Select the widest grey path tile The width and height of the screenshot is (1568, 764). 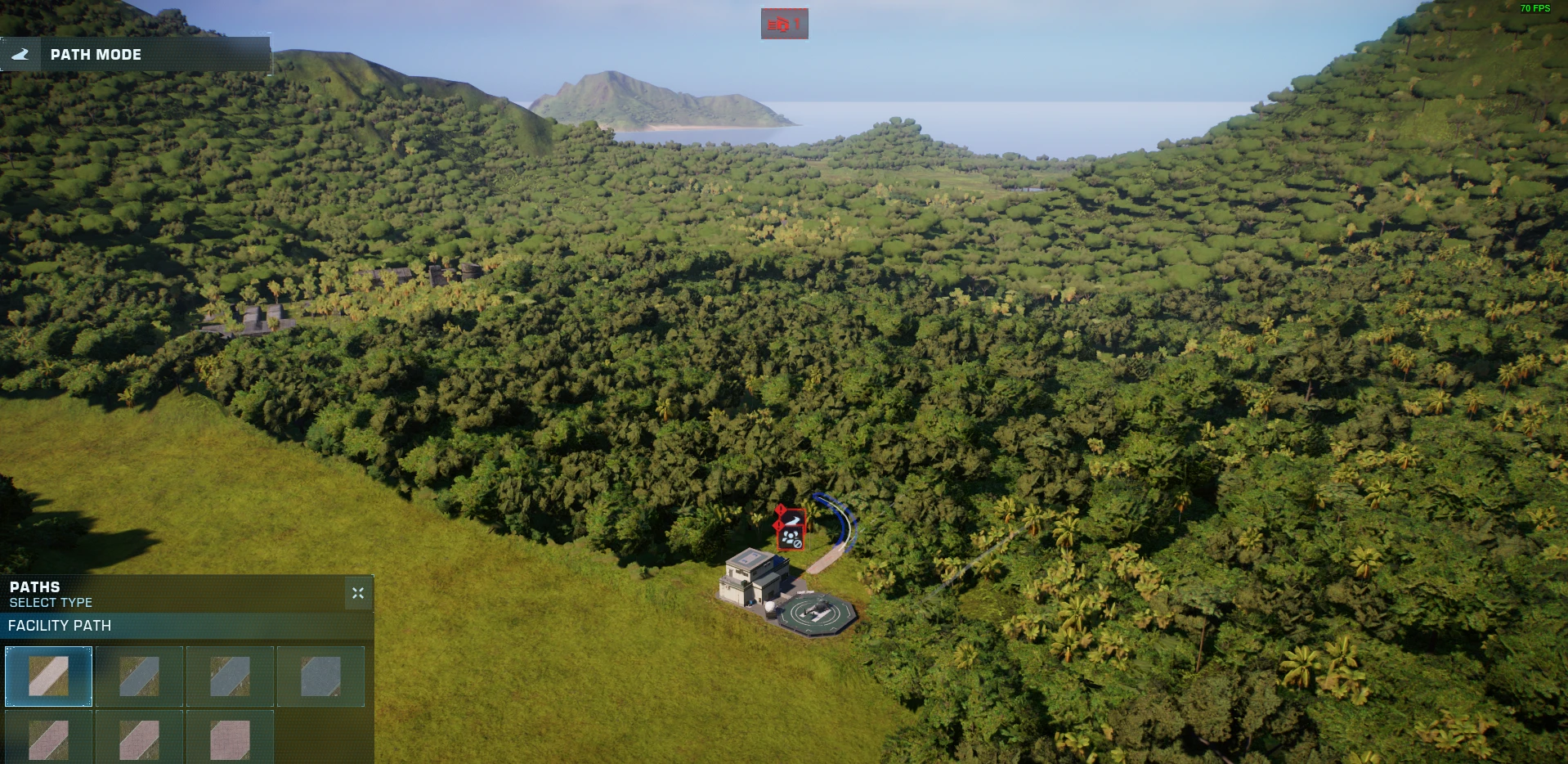point(320,676)
